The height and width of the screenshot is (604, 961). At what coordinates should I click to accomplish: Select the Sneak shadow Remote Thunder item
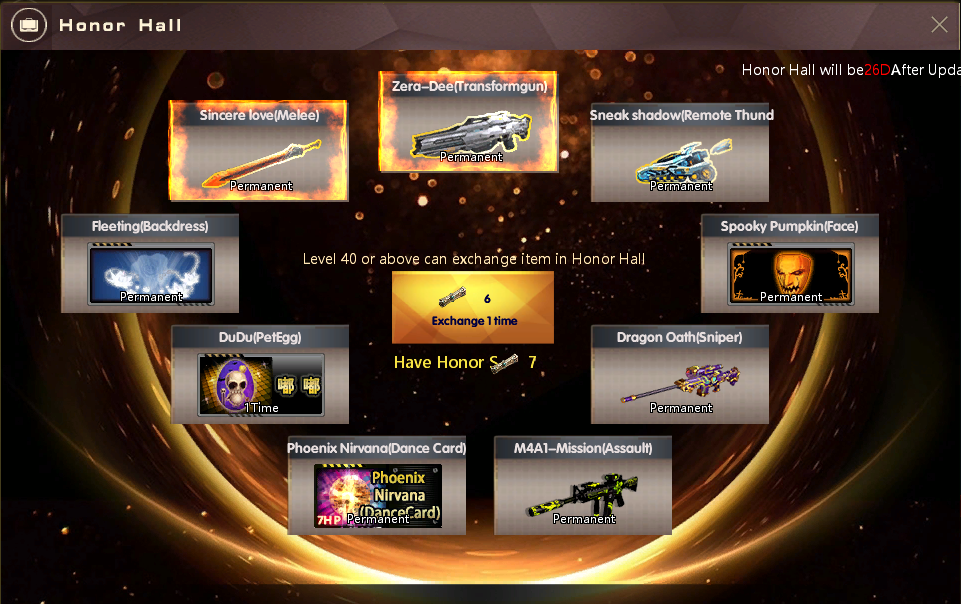[x=680, y=152]
